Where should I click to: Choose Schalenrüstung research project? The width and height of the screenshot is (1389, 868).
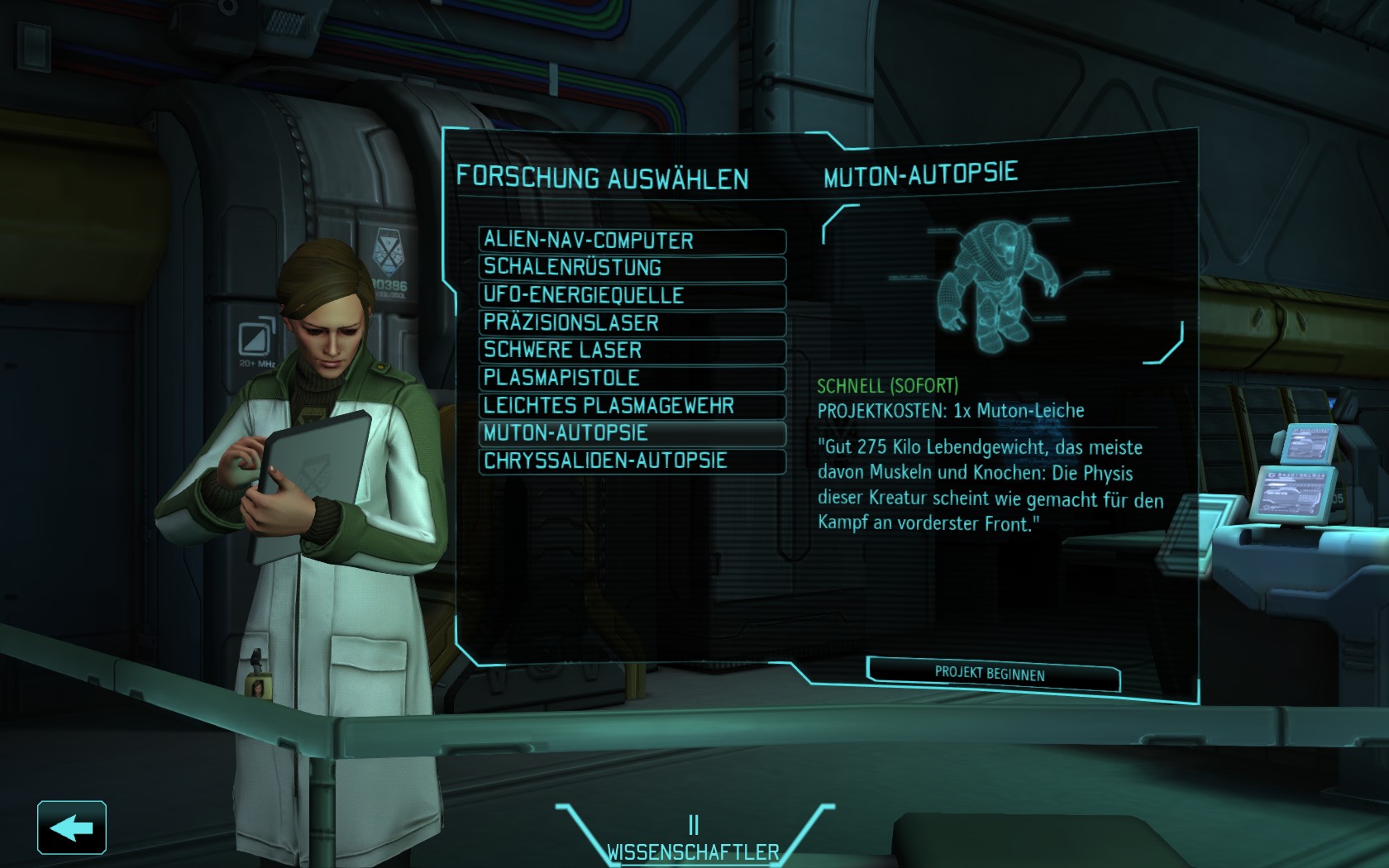pyautogui.click(x=632, y=268)
